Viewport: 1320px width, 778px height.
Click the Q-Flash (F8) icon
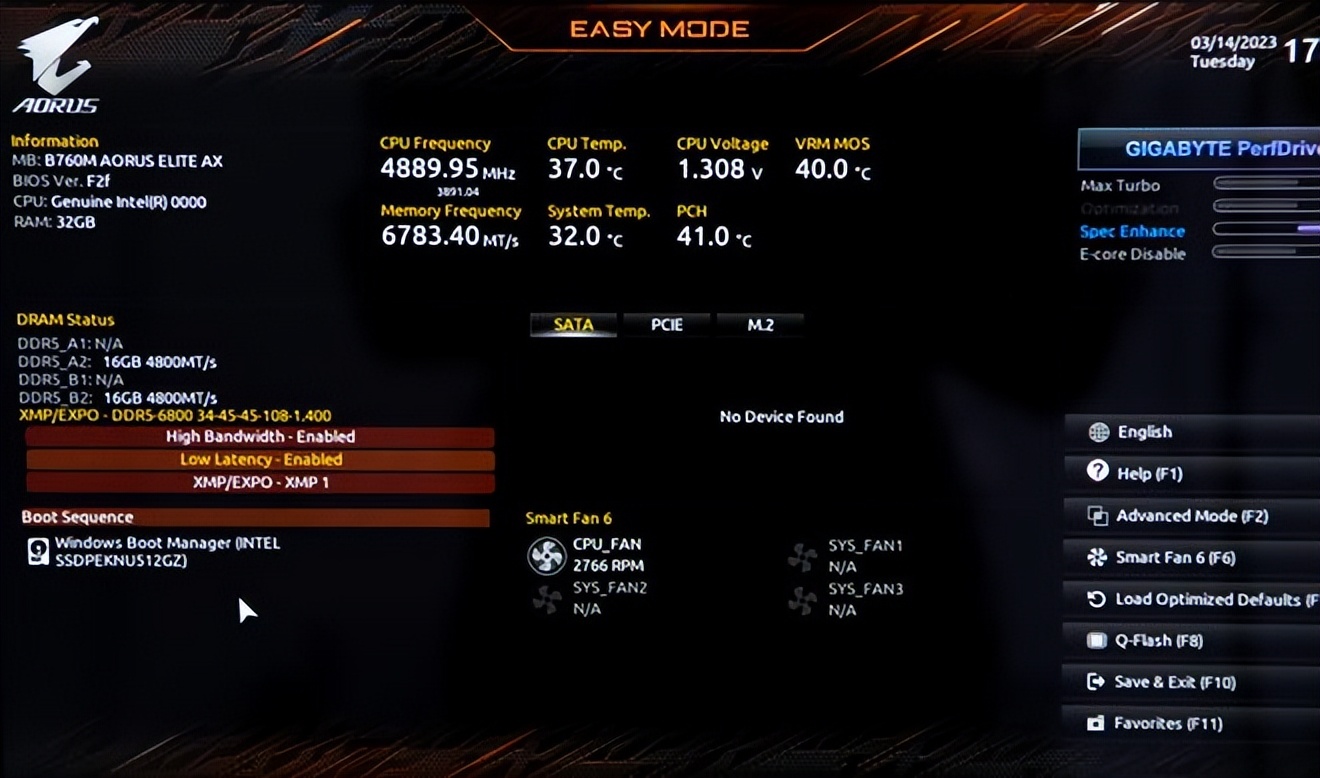1097,640
